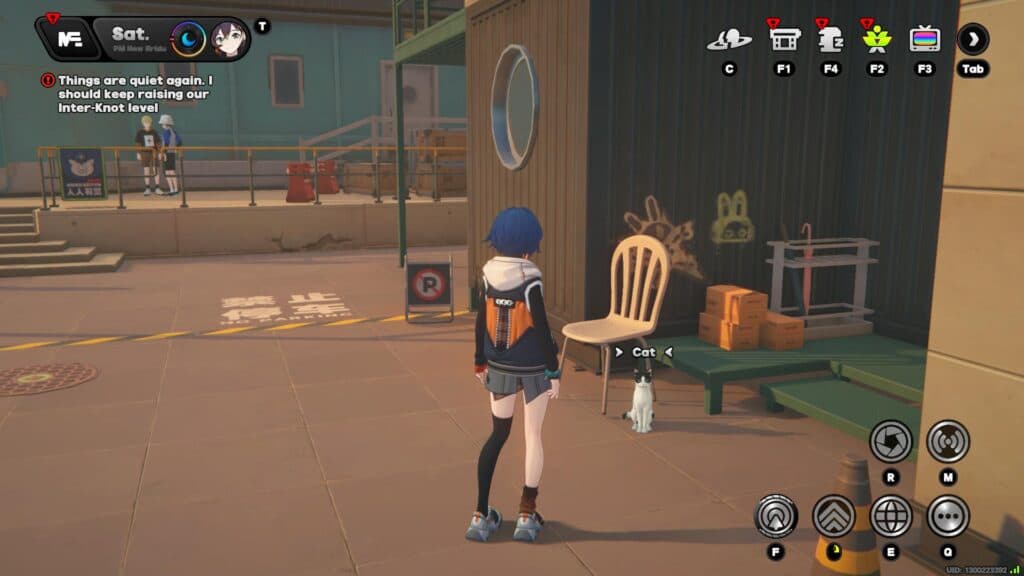Open the globe grid button
This screenshot has height=576, width=1024.
click(x=890, y=515)
